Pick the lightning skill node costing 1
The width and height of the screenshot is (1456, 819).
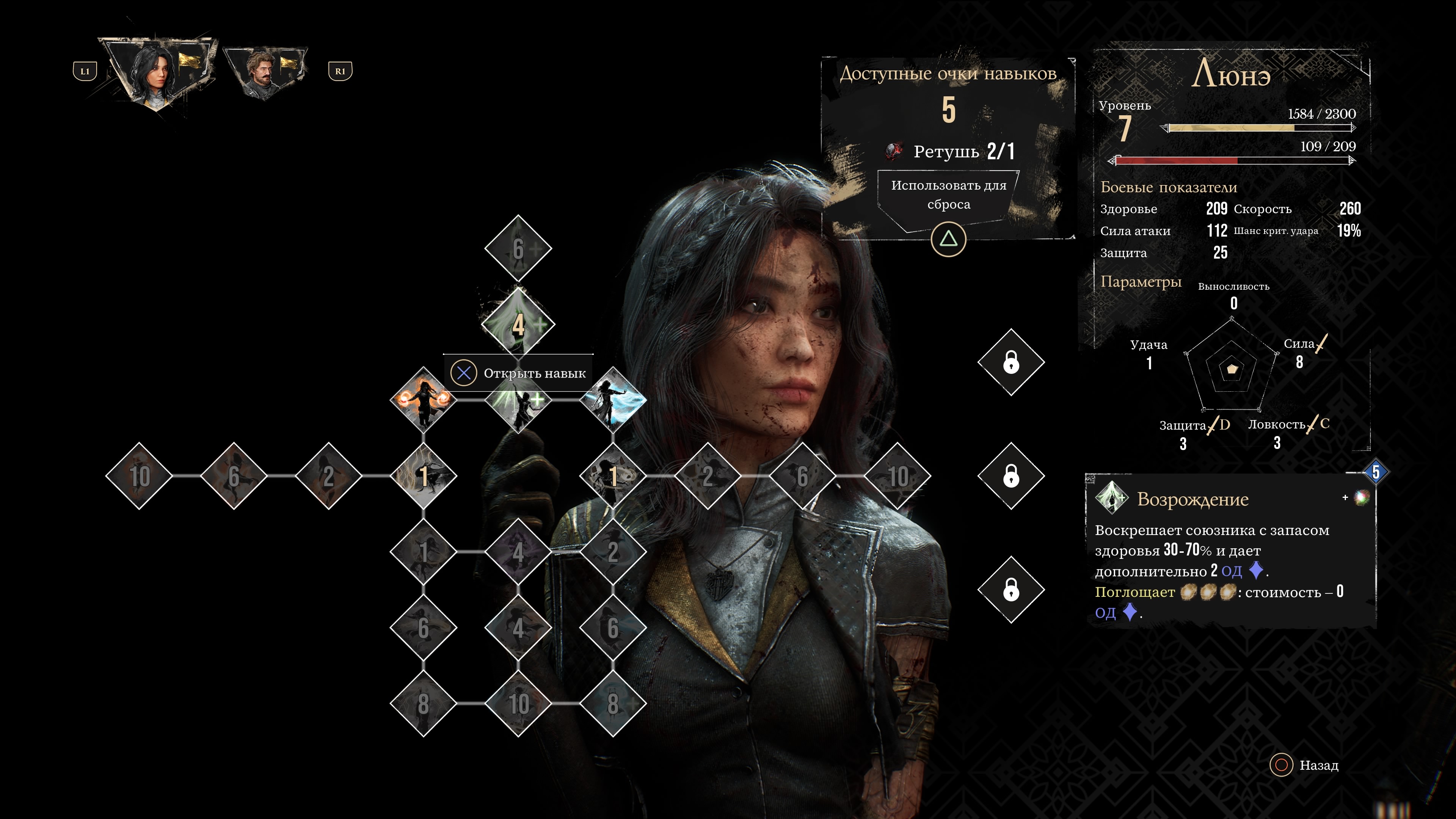424,476
